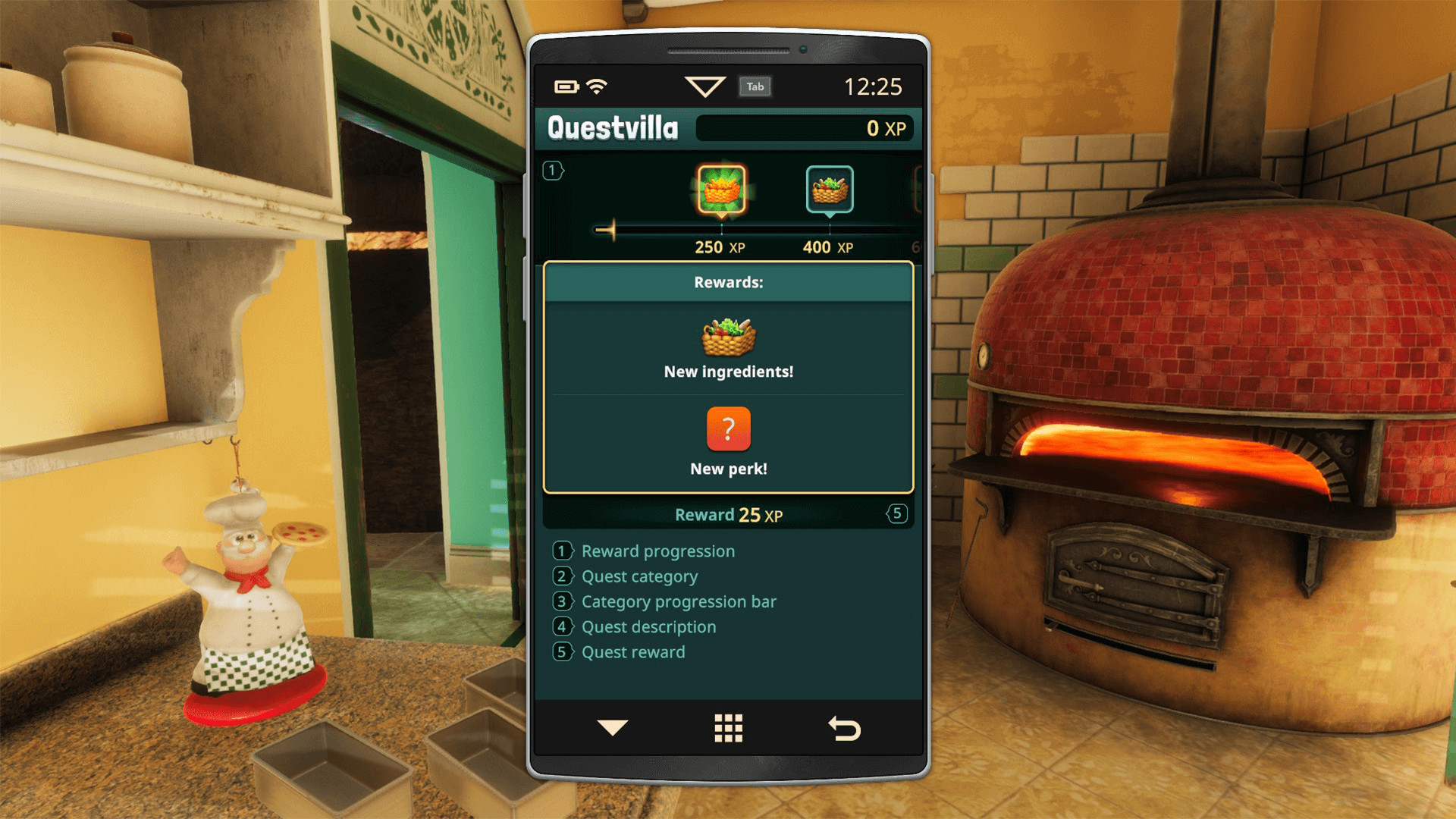1456x819 pixels.
Task: Collapse the phone screen with bottom down arrow
Action: (x=611, y=727)
